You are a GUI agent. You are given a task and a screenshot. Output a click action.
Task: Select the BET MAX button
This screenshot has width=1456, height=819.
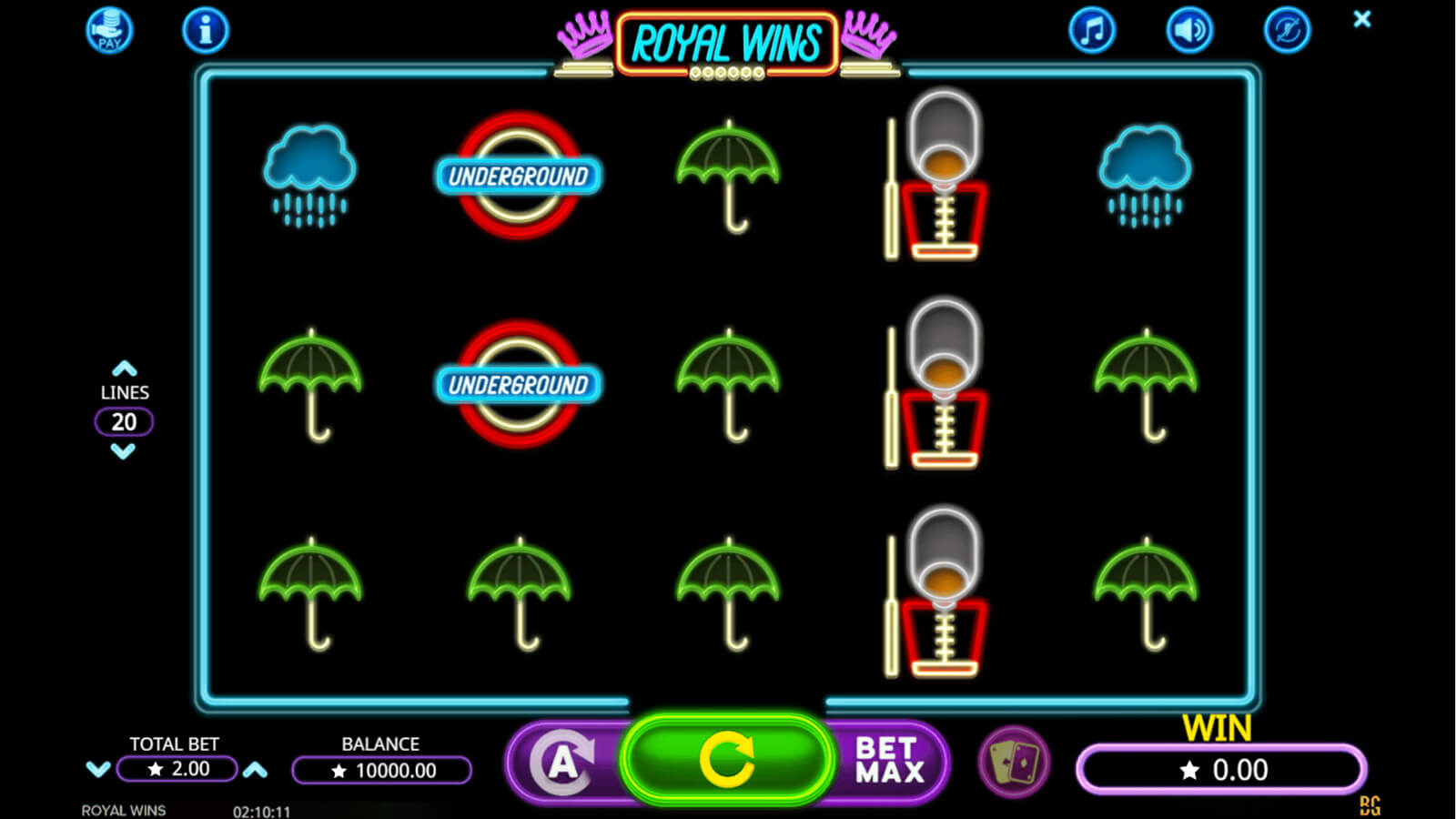pyautogui.click(x=888, y=761)
